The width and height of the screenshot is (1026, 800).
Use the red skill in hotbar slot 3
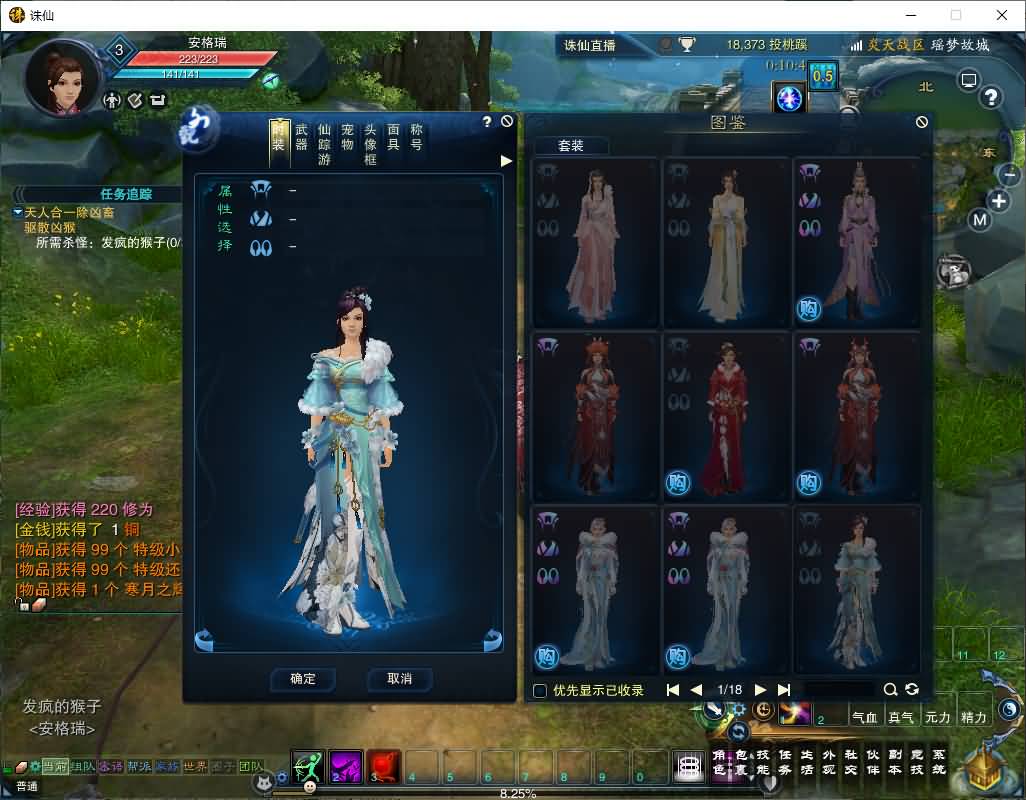383,766
